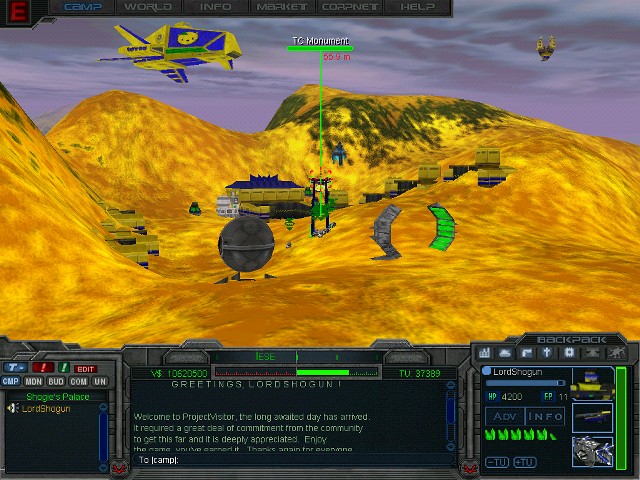640x480 pixels.
Task: Open the Info menu
Action: click(215, 7)
